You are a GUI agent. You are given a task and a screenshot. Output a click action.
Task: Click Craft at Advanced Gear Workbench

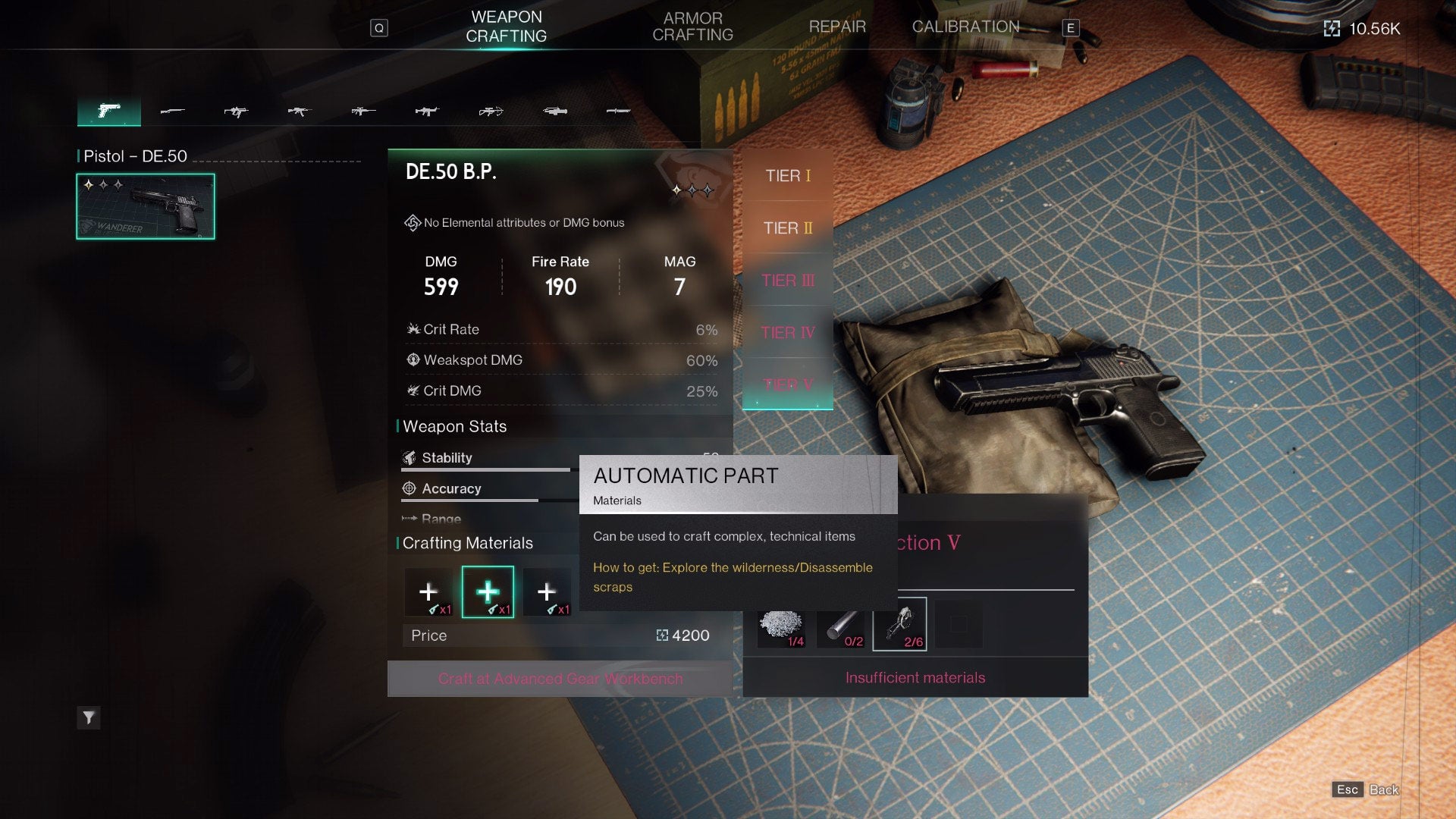tap(560, 679)
